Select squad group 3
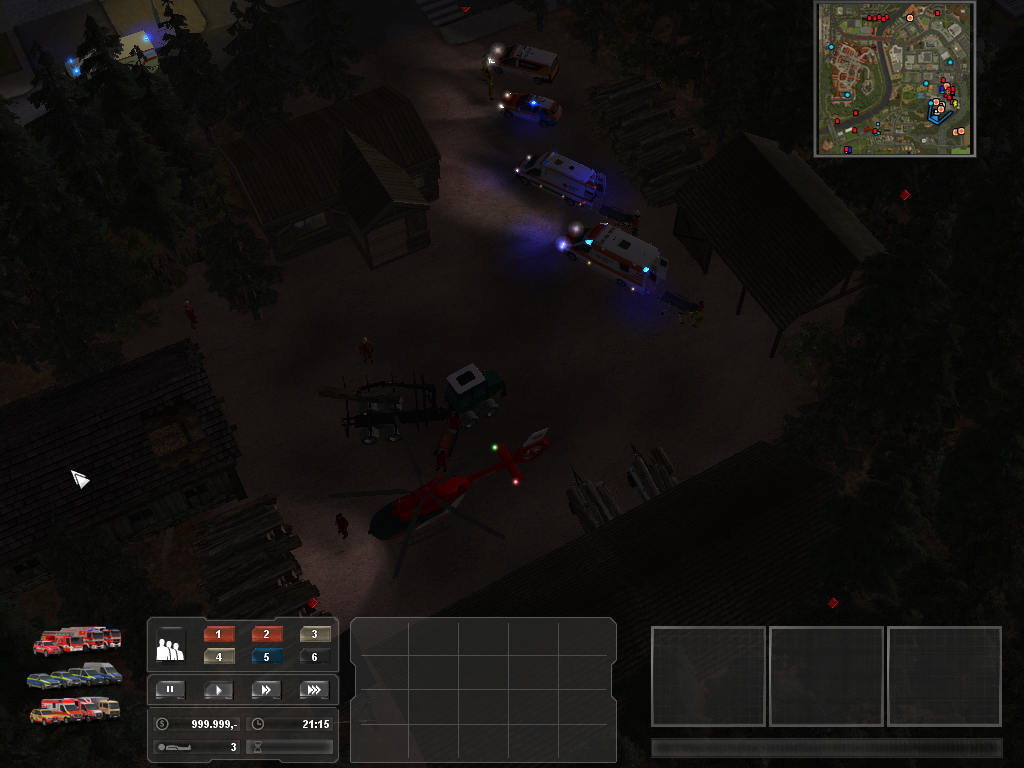 coord(315,634)
